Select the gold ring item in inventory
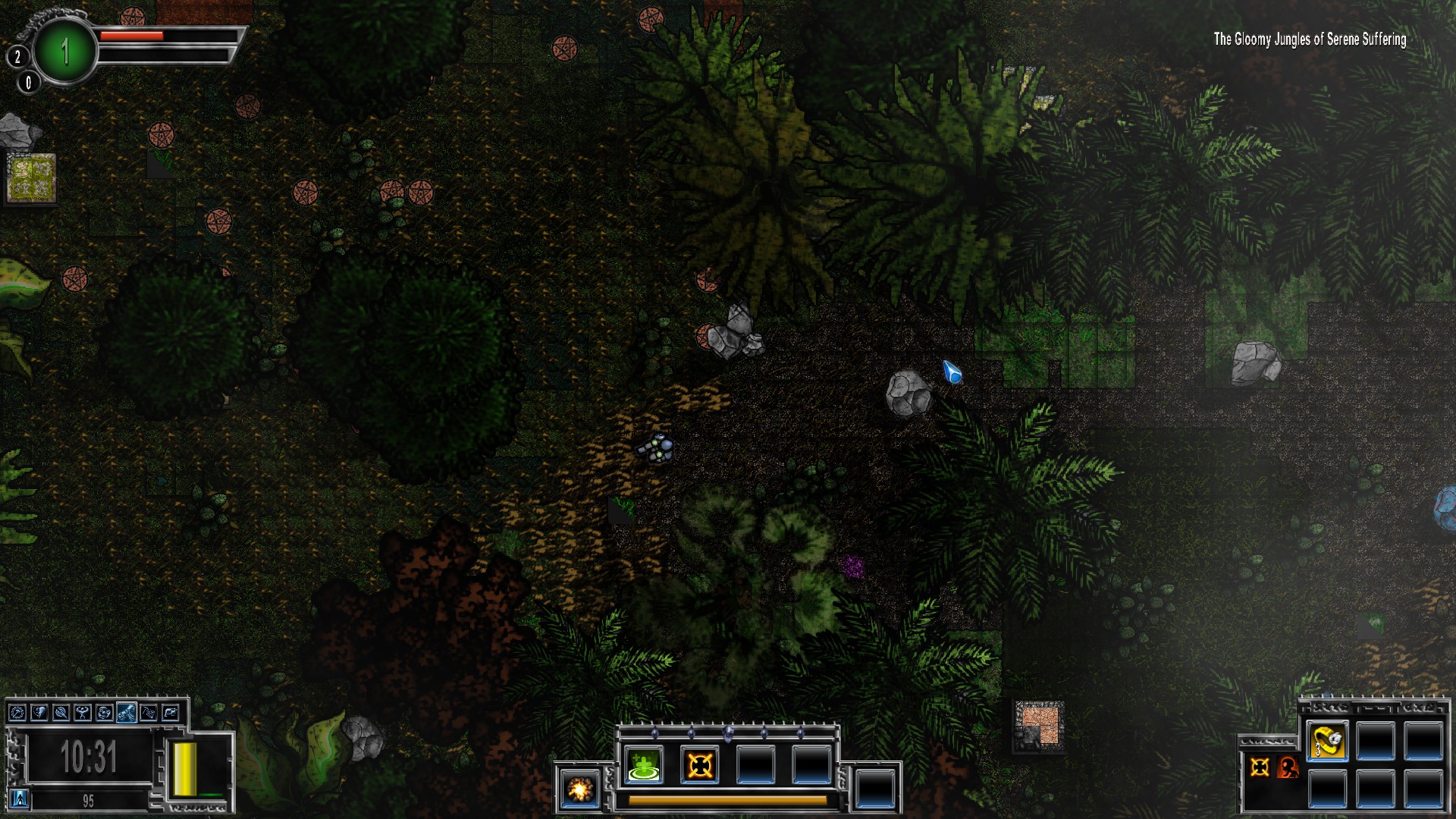Image resolution: width=1456 pixels, height=819 pixels. [1326, 742]
